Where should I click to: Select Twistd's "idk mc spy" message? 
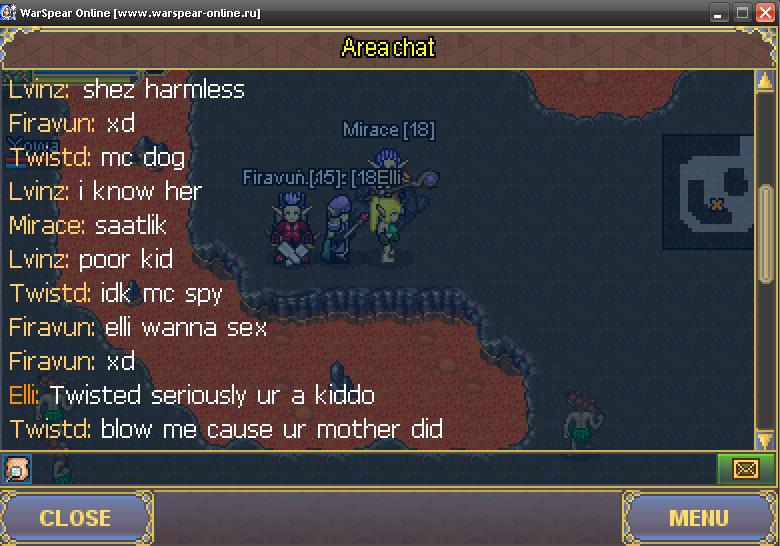[x=116, y=294]
